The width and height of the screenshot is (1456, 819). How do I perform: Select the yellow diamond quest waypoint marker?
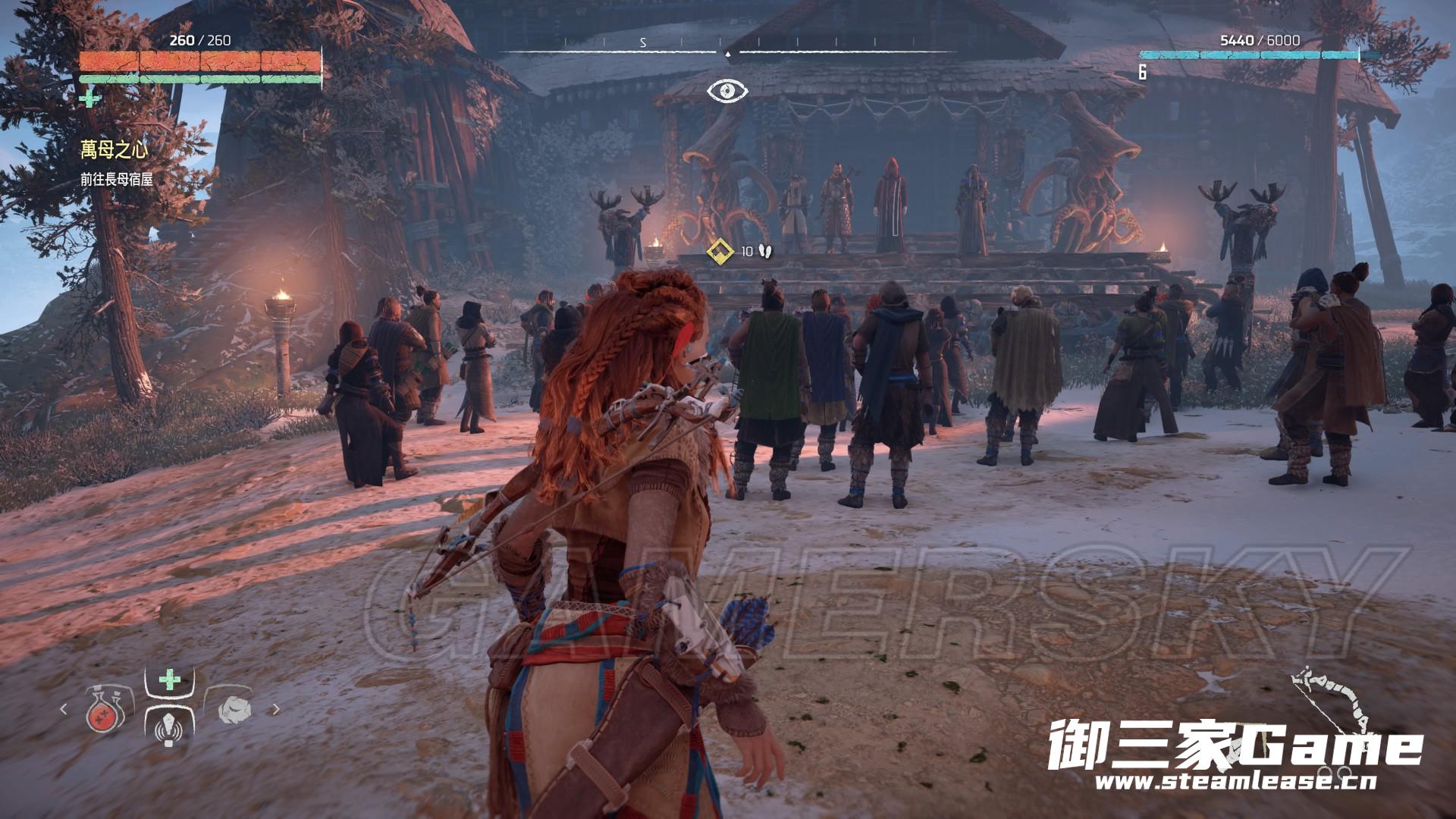719,250
